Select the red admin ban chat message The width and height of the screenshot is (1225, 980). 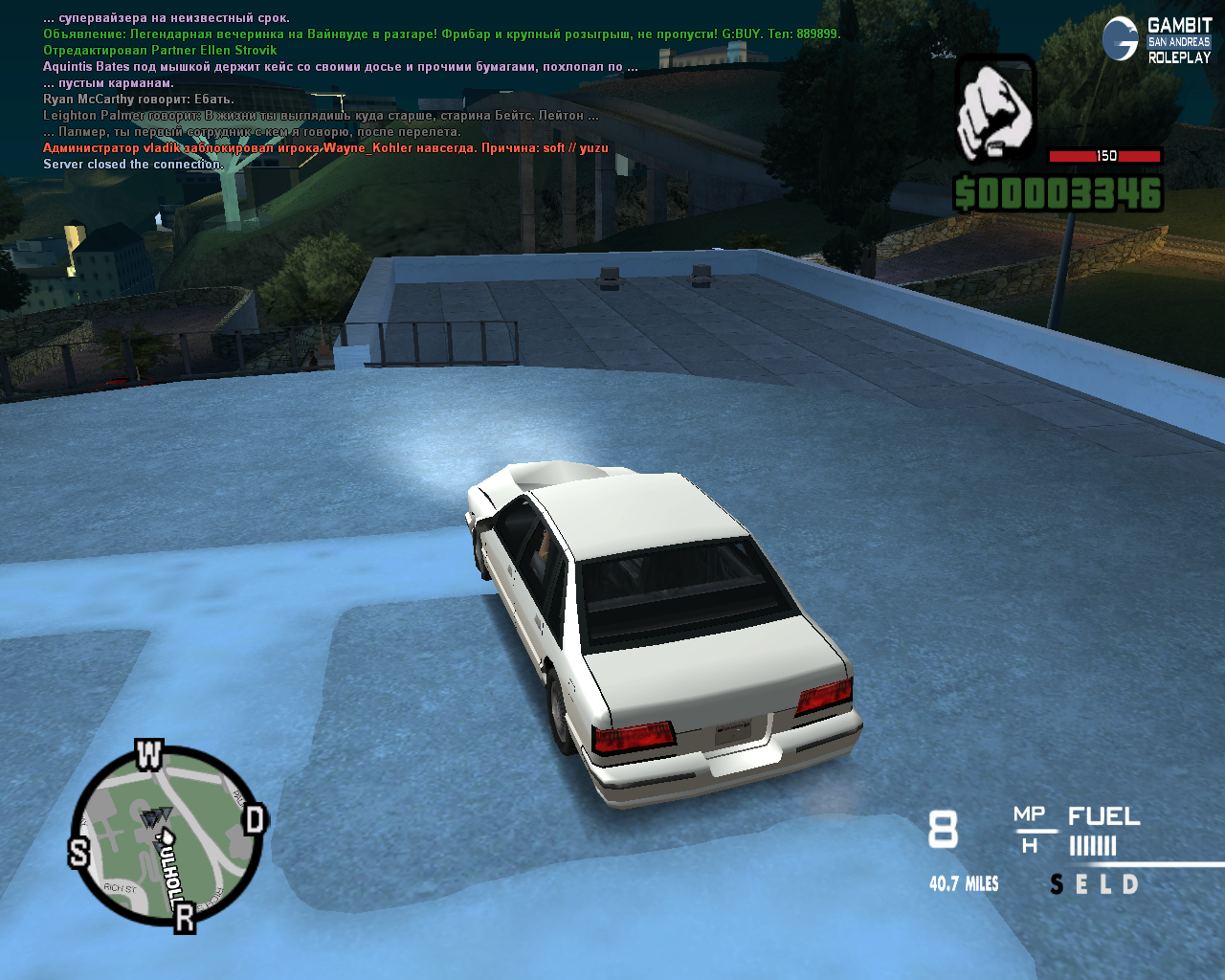click(325, 148)
